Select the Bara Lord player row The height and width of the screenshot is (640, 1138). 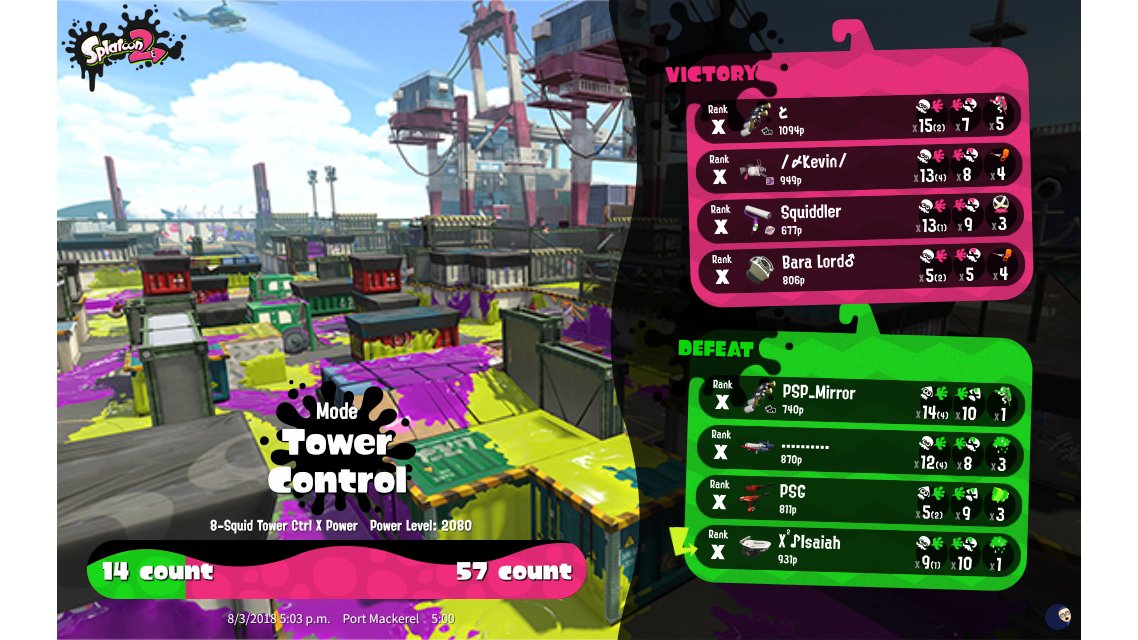[860, 270]
